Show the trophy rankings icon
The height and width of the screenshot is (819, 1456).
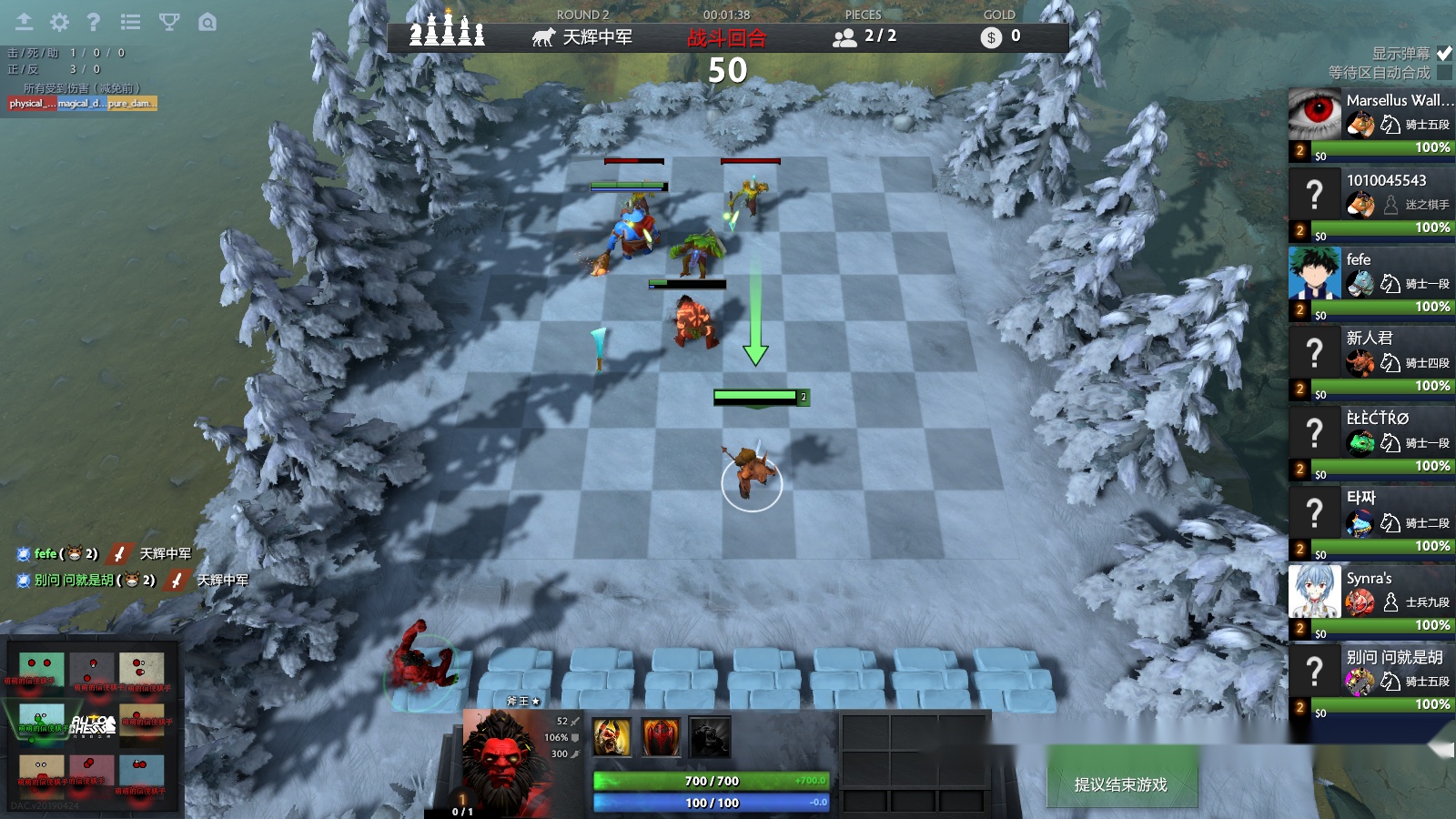169,22
